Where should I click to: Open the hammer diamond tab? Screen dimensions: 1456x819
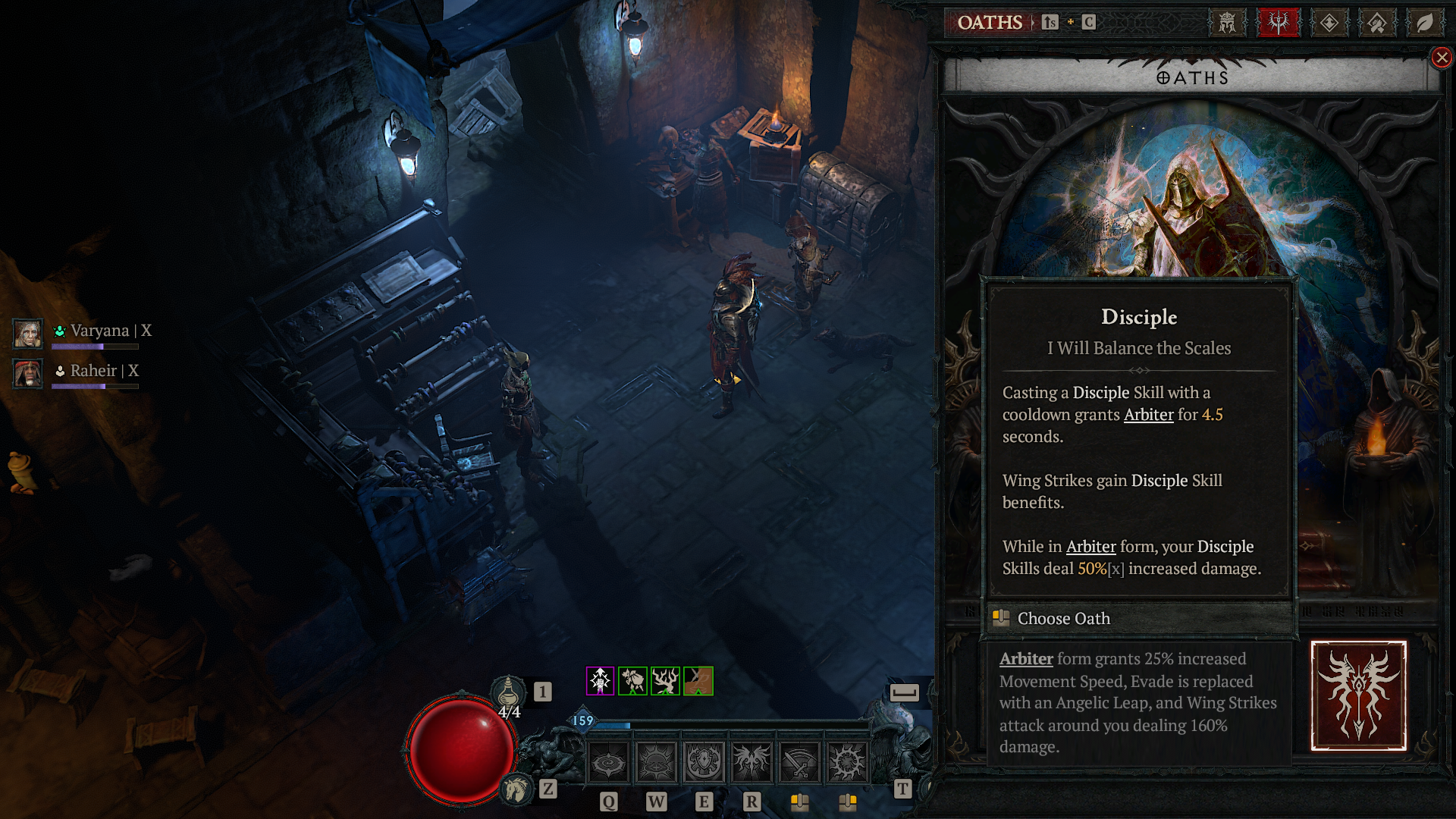click(1377, 23)
